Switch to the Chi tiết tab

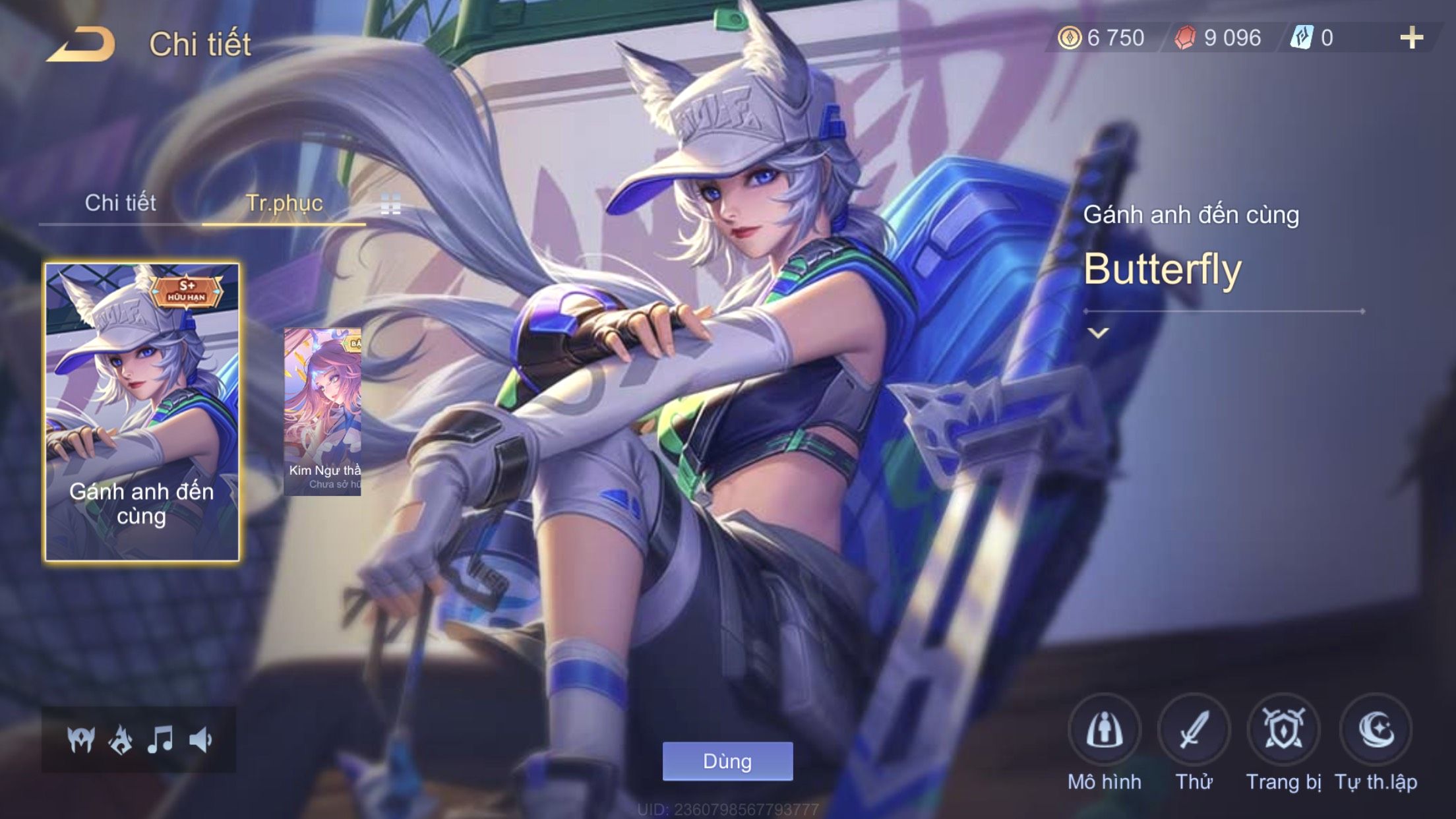(x=120, y=203)
